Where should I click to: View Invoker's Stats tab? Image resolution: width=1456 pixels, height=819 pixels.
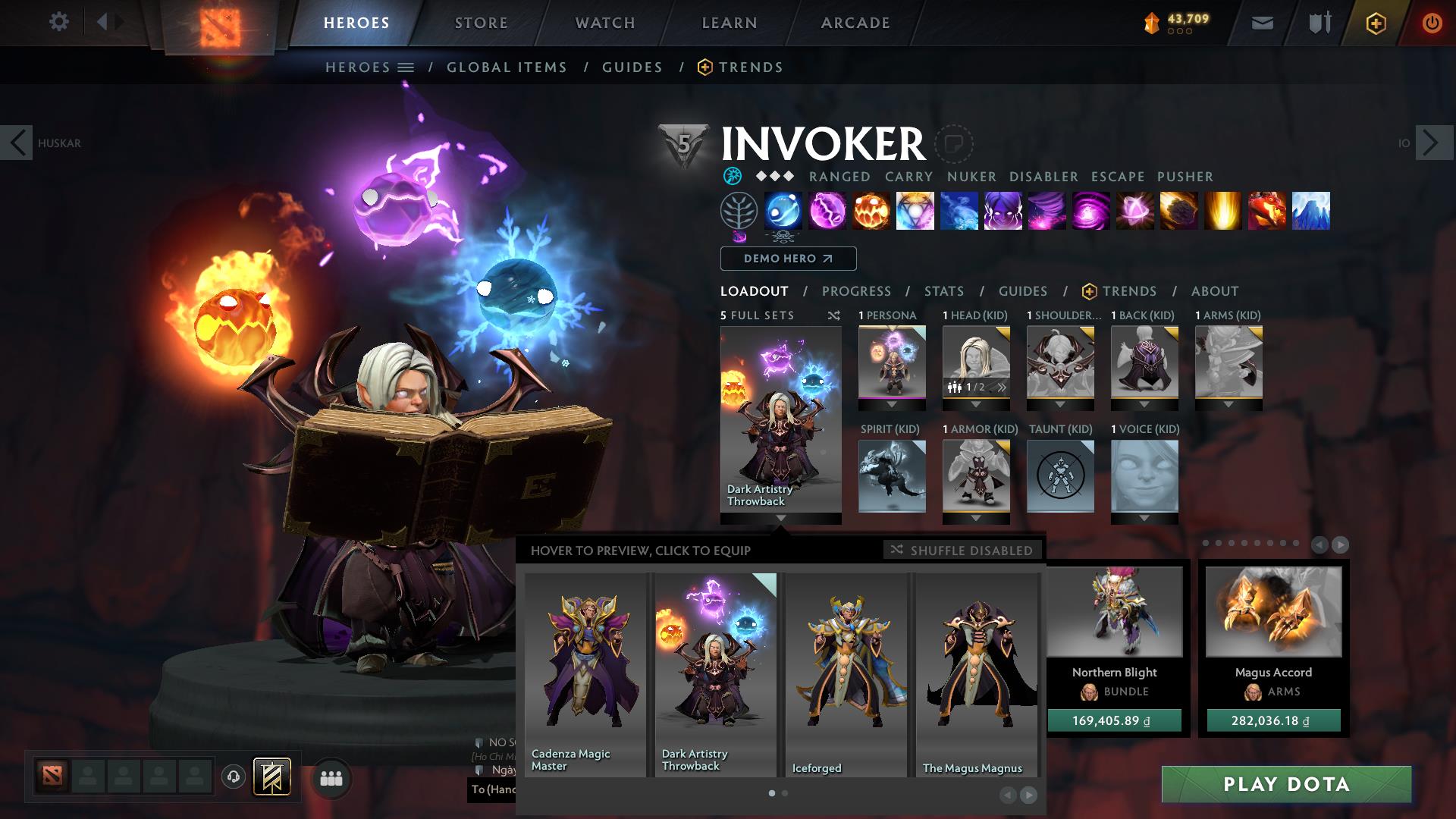[x=943, y=291]
